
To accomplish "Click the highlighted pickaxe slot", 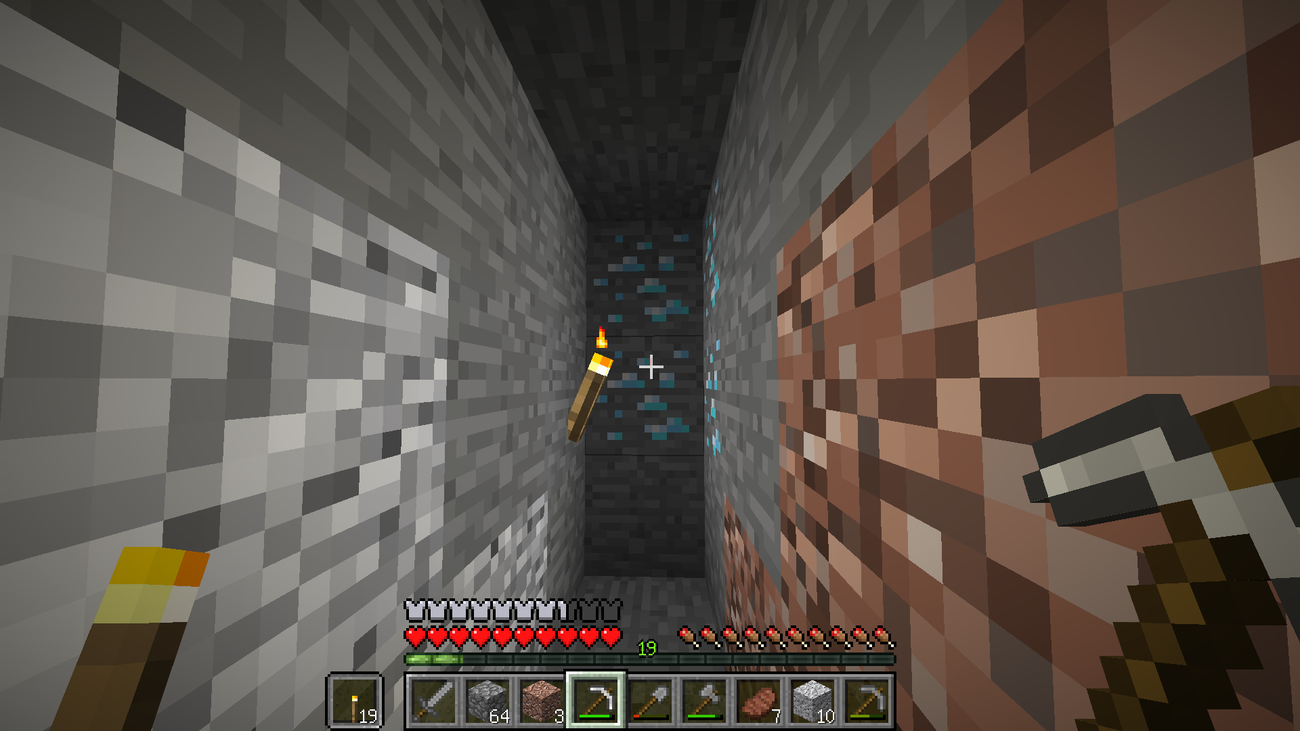I will (597, 702).
